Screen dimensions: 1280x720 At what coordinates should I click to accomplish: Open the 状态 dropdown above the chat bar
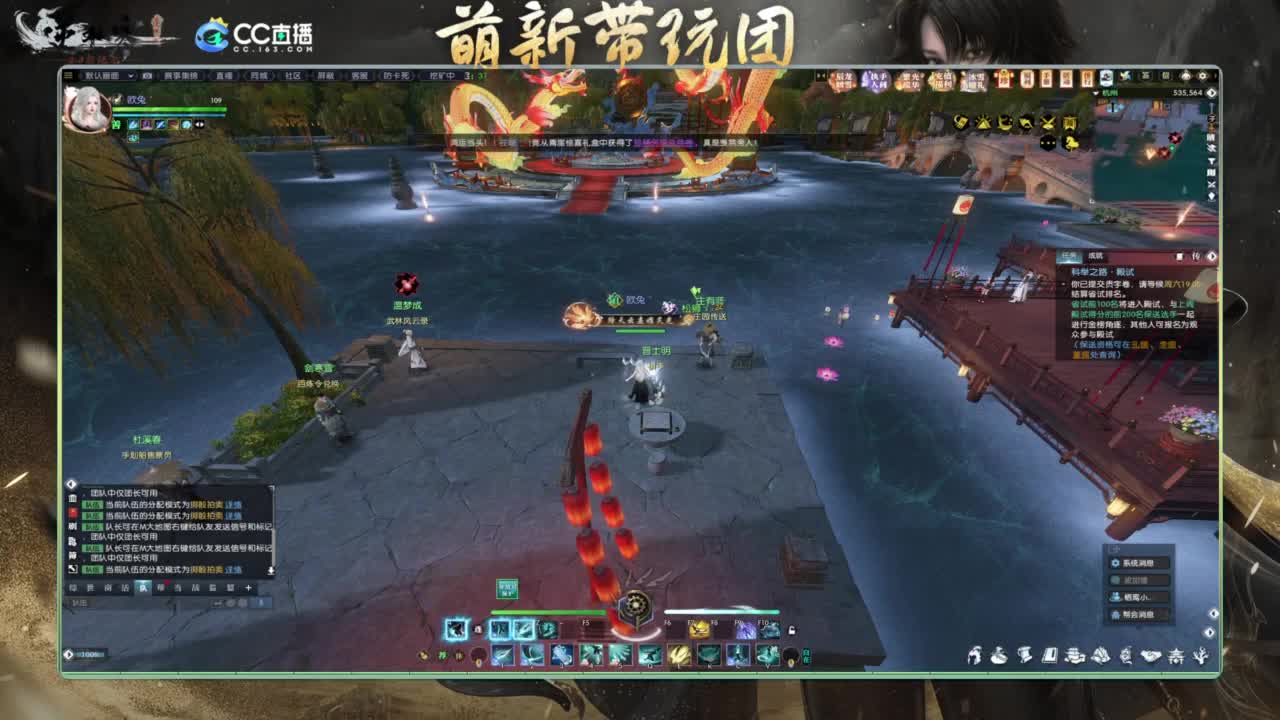pos(81,603)
